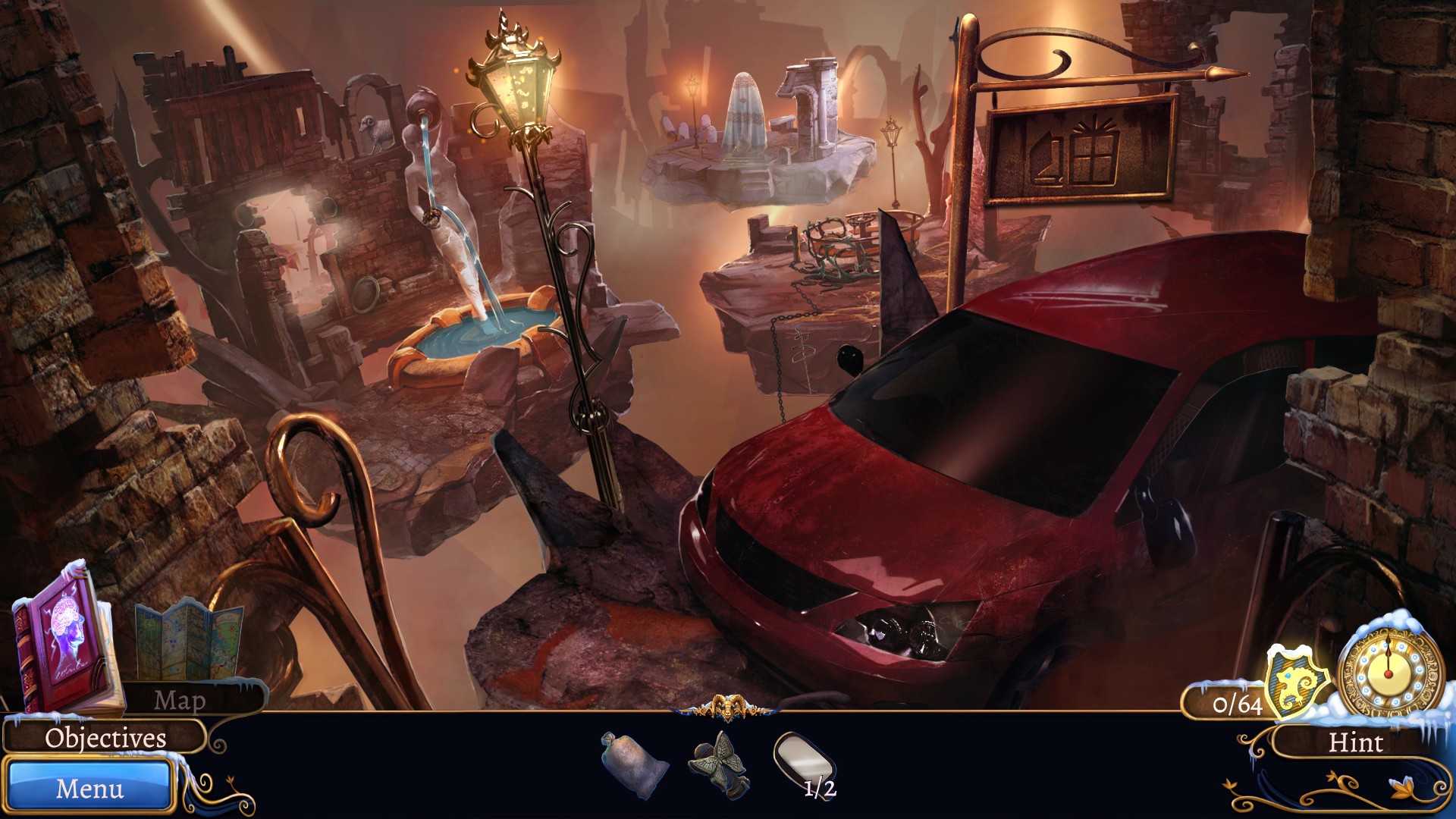Click the Map label

[x=180, y=700]
